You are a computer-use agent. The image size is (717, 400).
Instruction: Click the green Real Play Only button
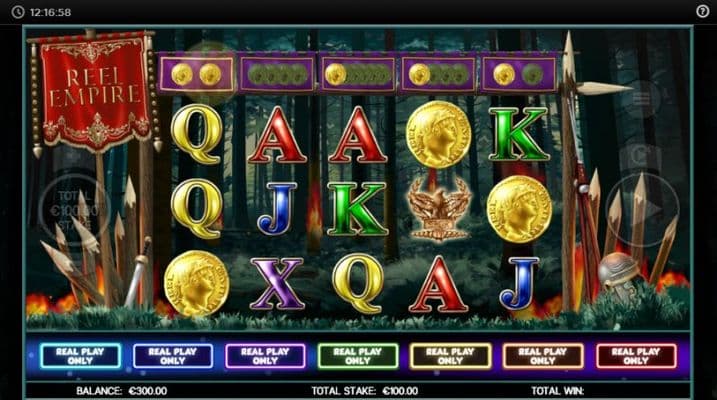(357, 356)
